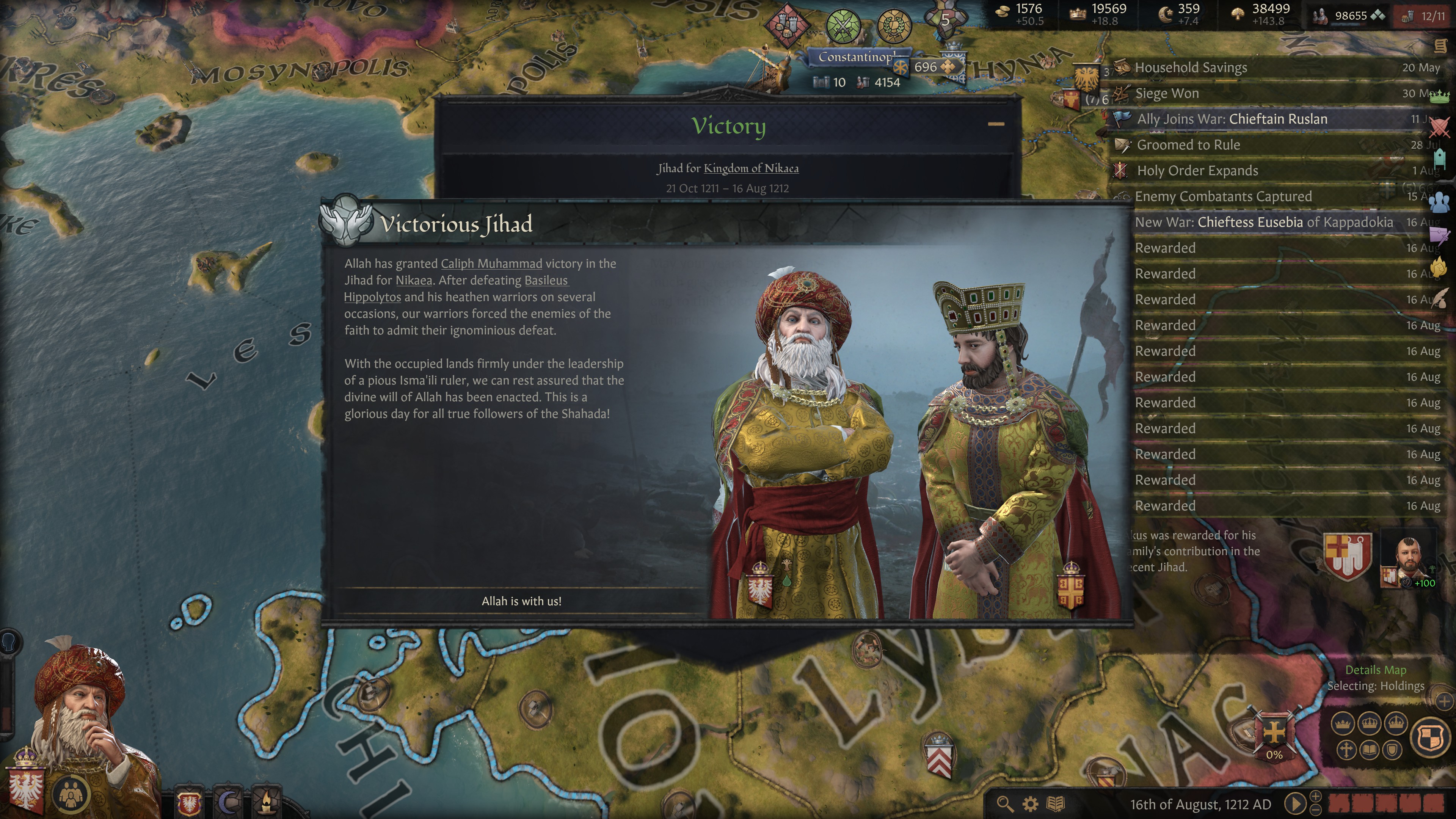Minimize the Victory window

click(x=996, y=124)
